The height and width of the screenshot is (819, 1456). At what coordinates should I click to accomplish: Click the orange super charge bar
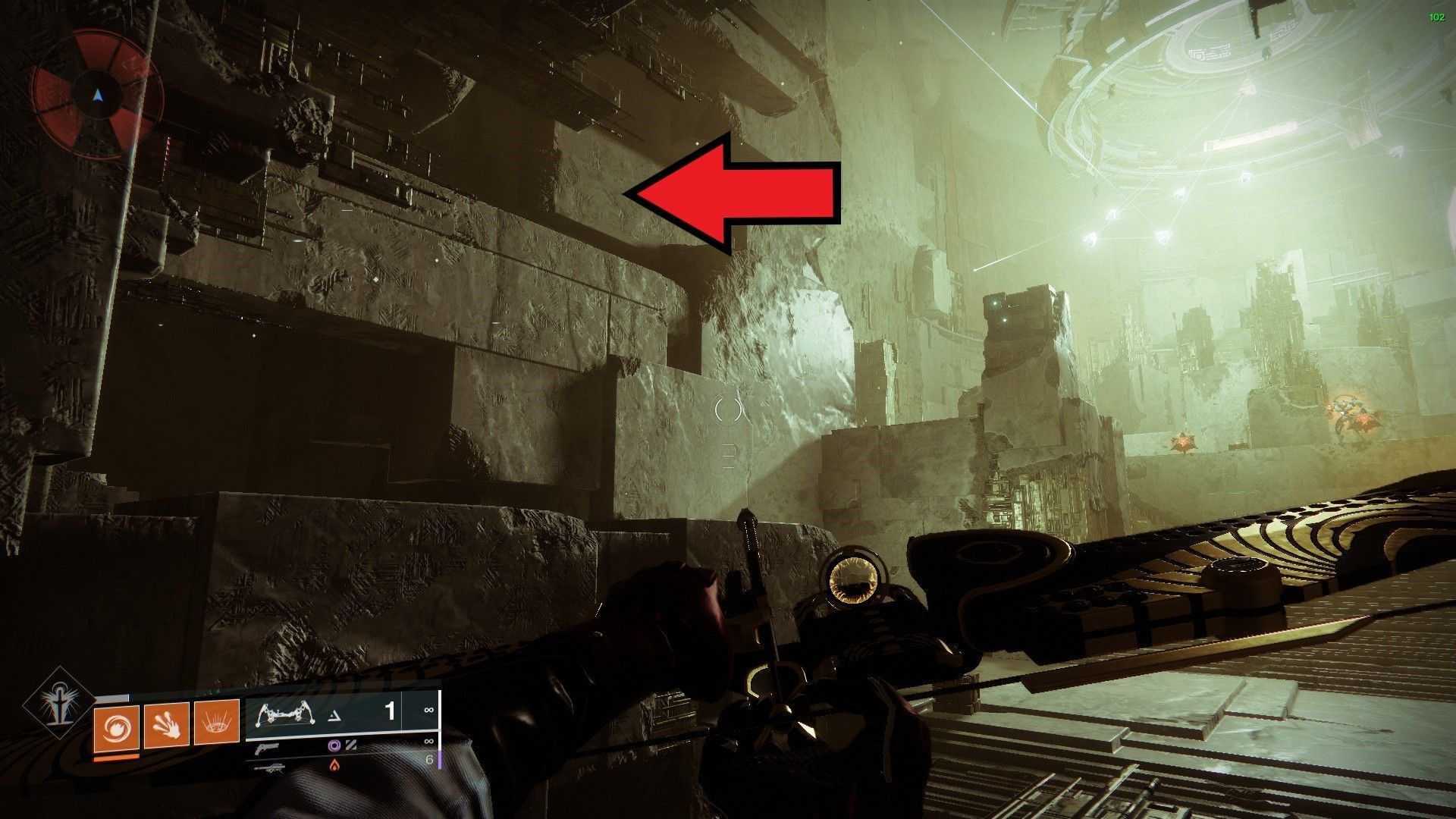point(116,757)
